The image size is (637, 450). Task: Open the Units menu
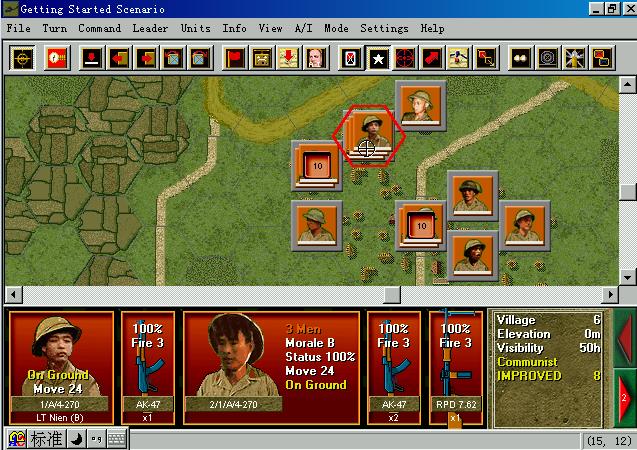(x=196, y=28)
